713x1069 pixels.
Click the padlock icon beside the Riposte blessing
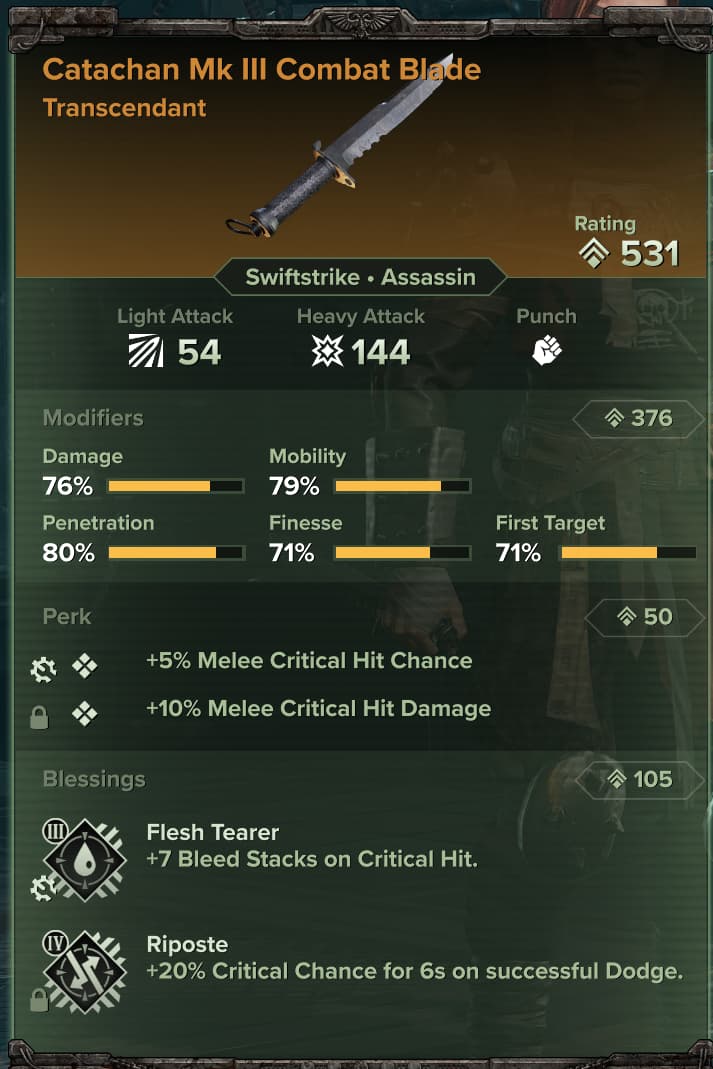(39, 1000)
